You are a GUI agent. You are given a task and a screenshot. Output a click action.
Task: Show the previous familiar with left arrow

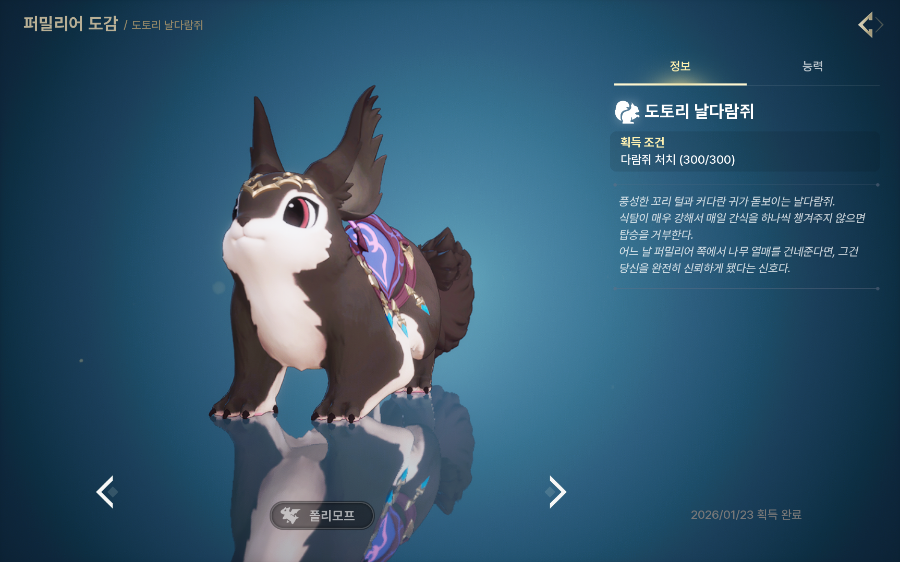tap(105, 491)
